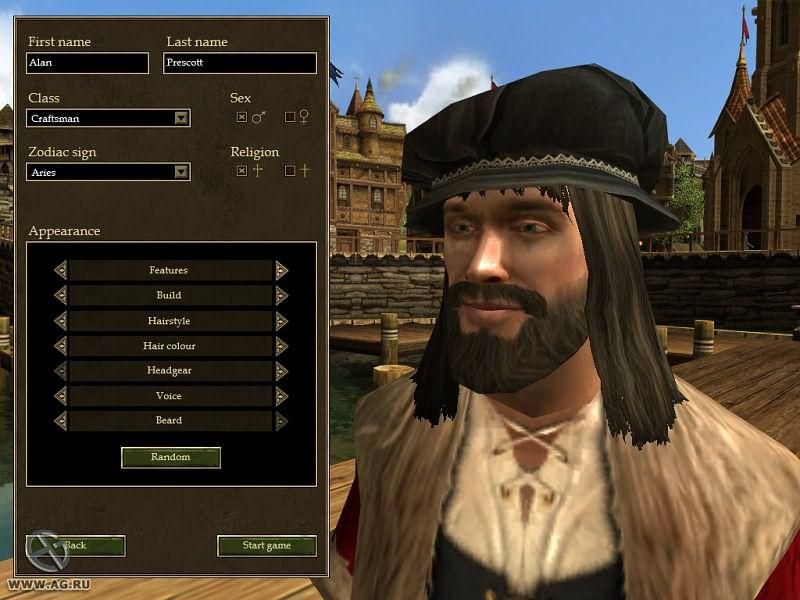Choose the second religion checkbox
This screenshot has width=800, height=600.
pos(290,171)
